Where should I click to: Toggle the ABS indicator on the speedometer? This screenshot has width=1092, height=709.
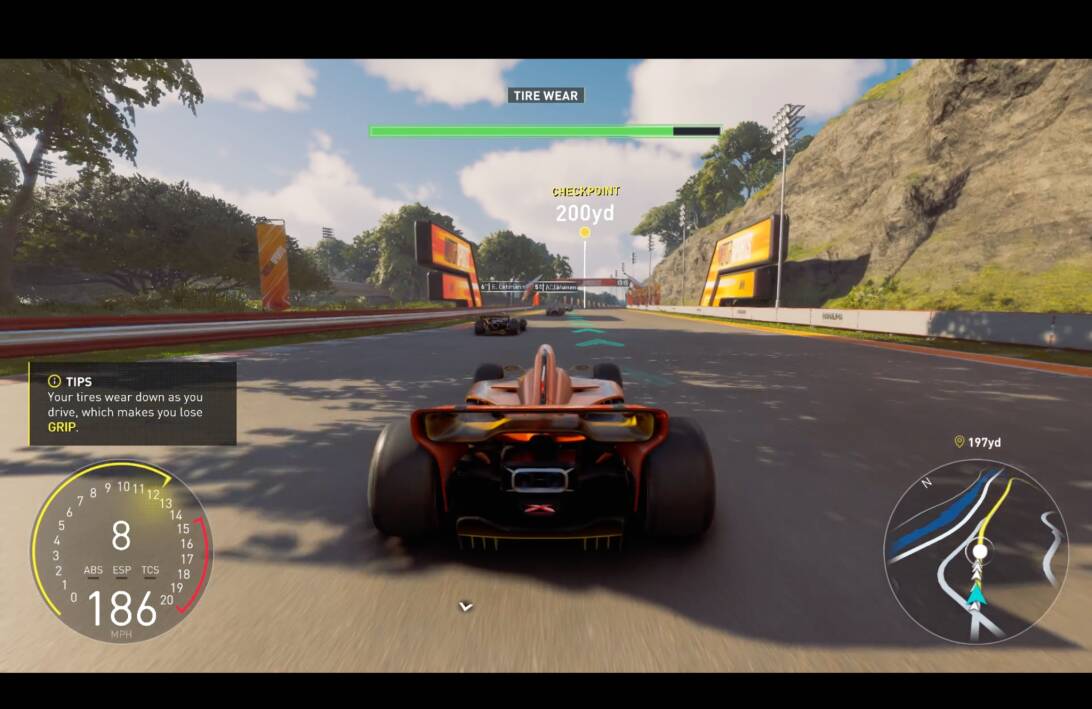point(93,571)
